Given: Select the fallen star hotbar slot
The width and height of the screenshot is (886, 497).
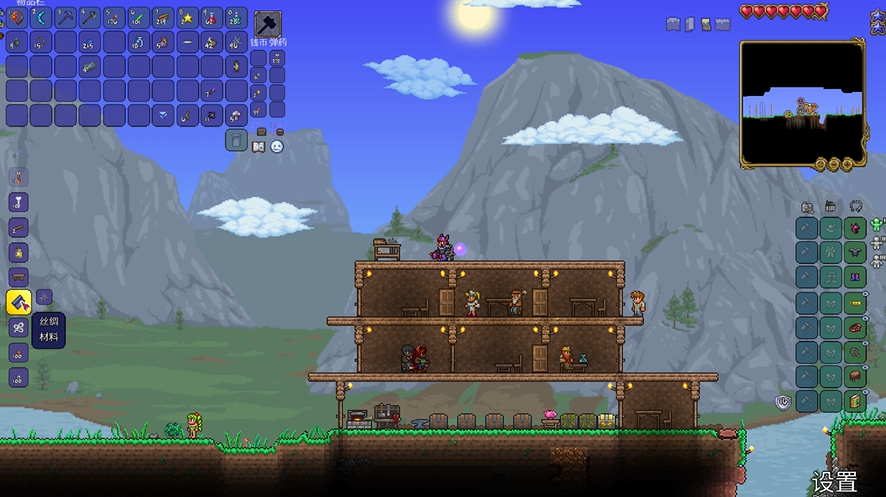Looking at the screenshot, I should 187,17.
